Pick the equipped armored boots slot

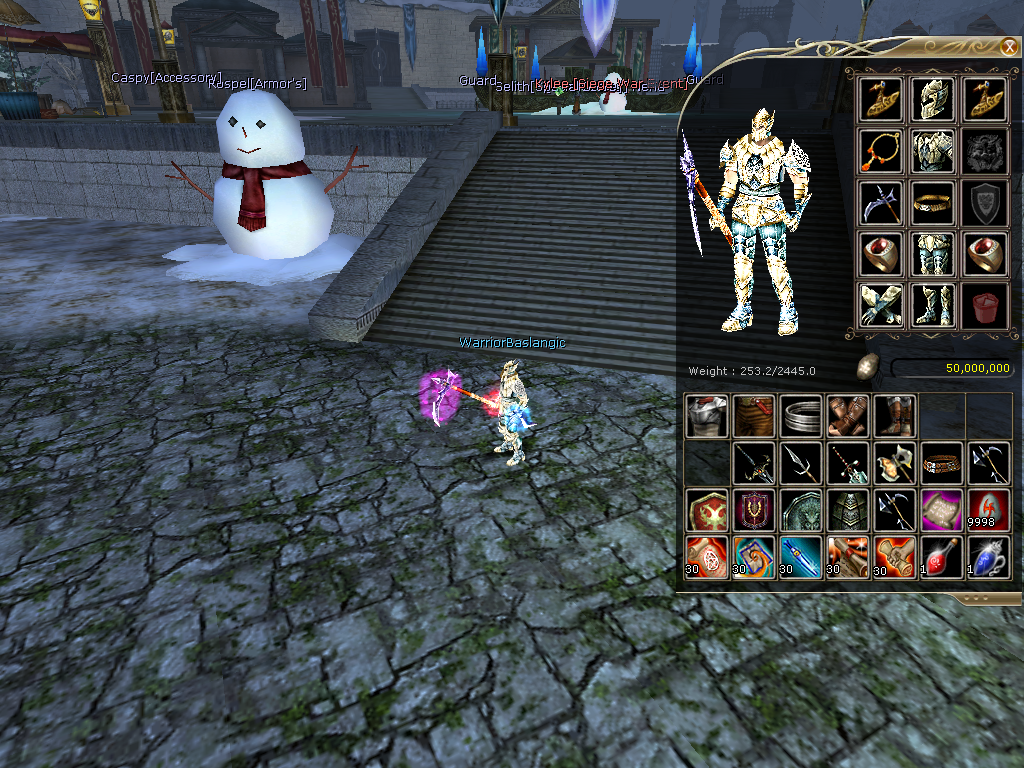pos(933,306)
